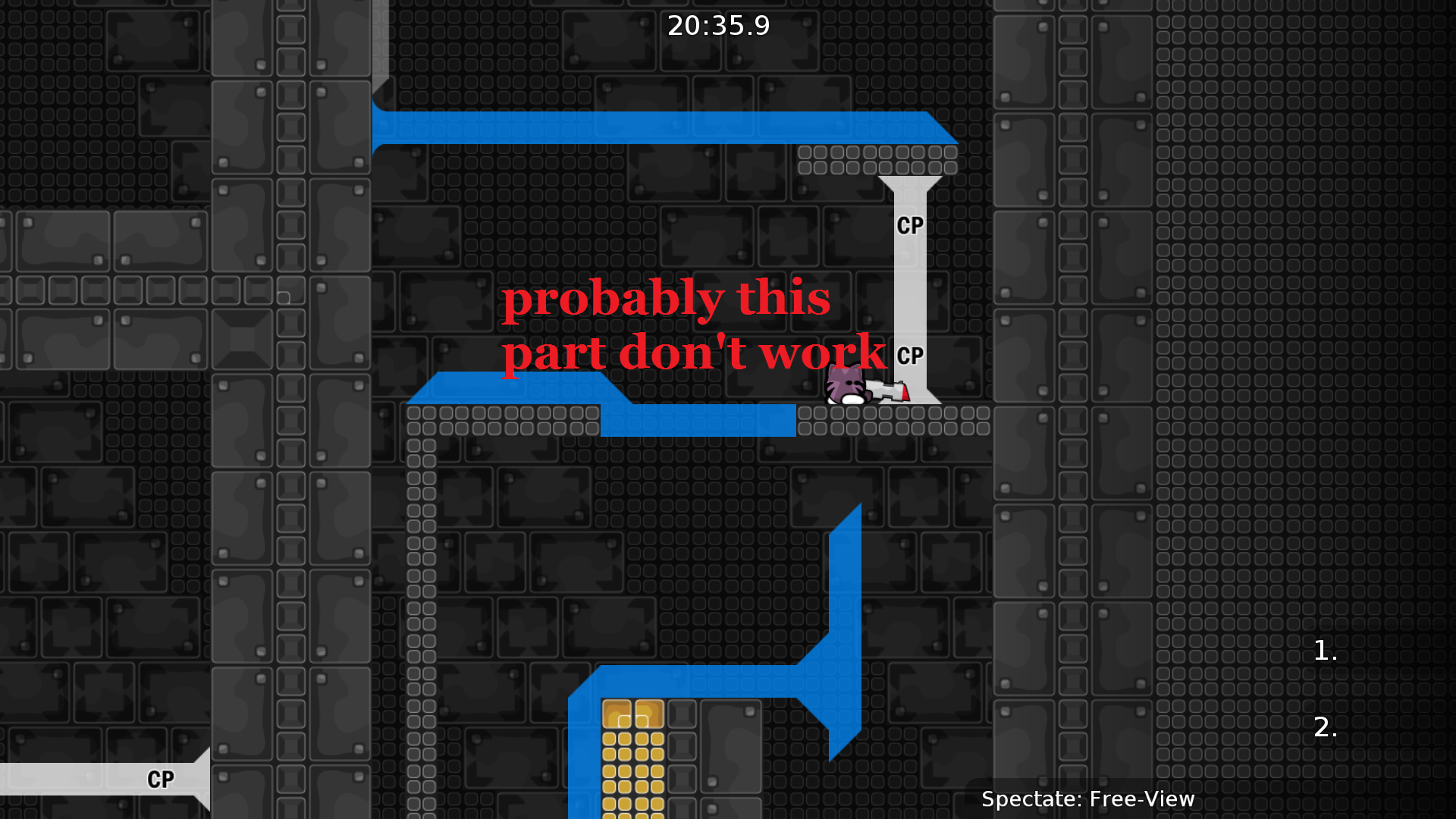Click the upper CP checkpoint marker
The image size is (1456, 819).
coord(909,224)
